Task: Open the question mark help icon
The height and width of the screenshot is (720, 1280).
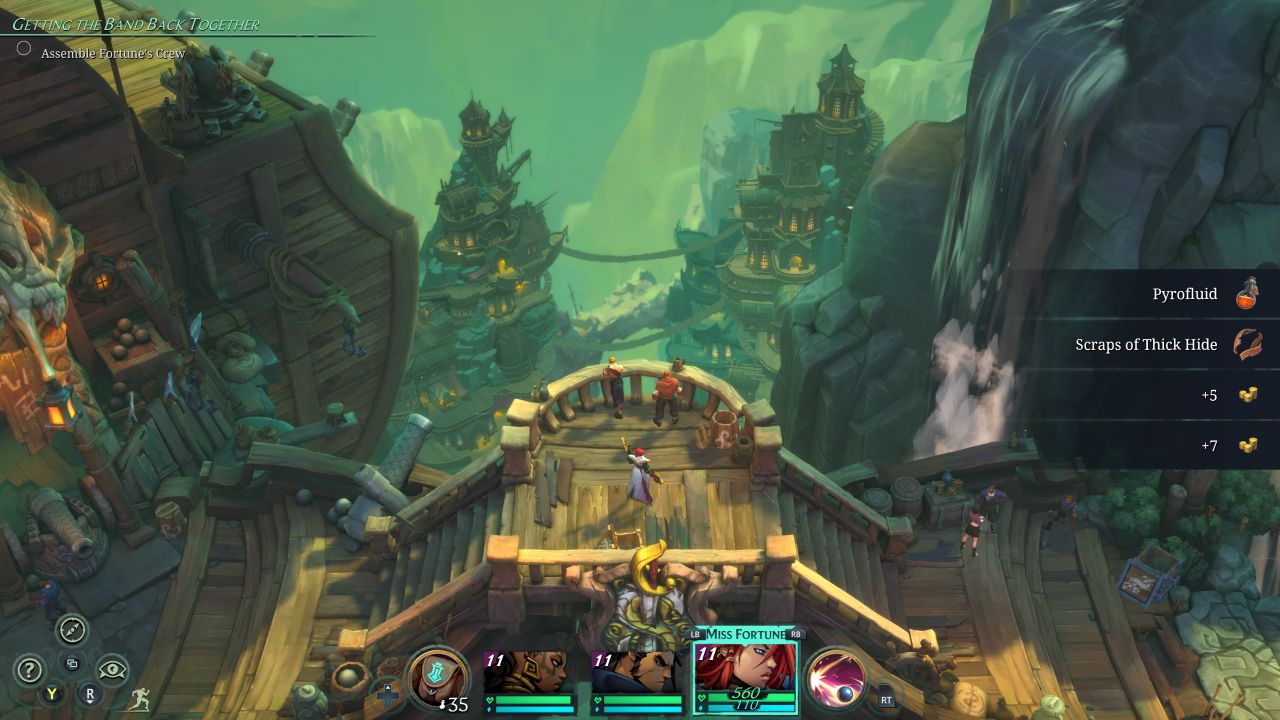Action: point(30,671)
